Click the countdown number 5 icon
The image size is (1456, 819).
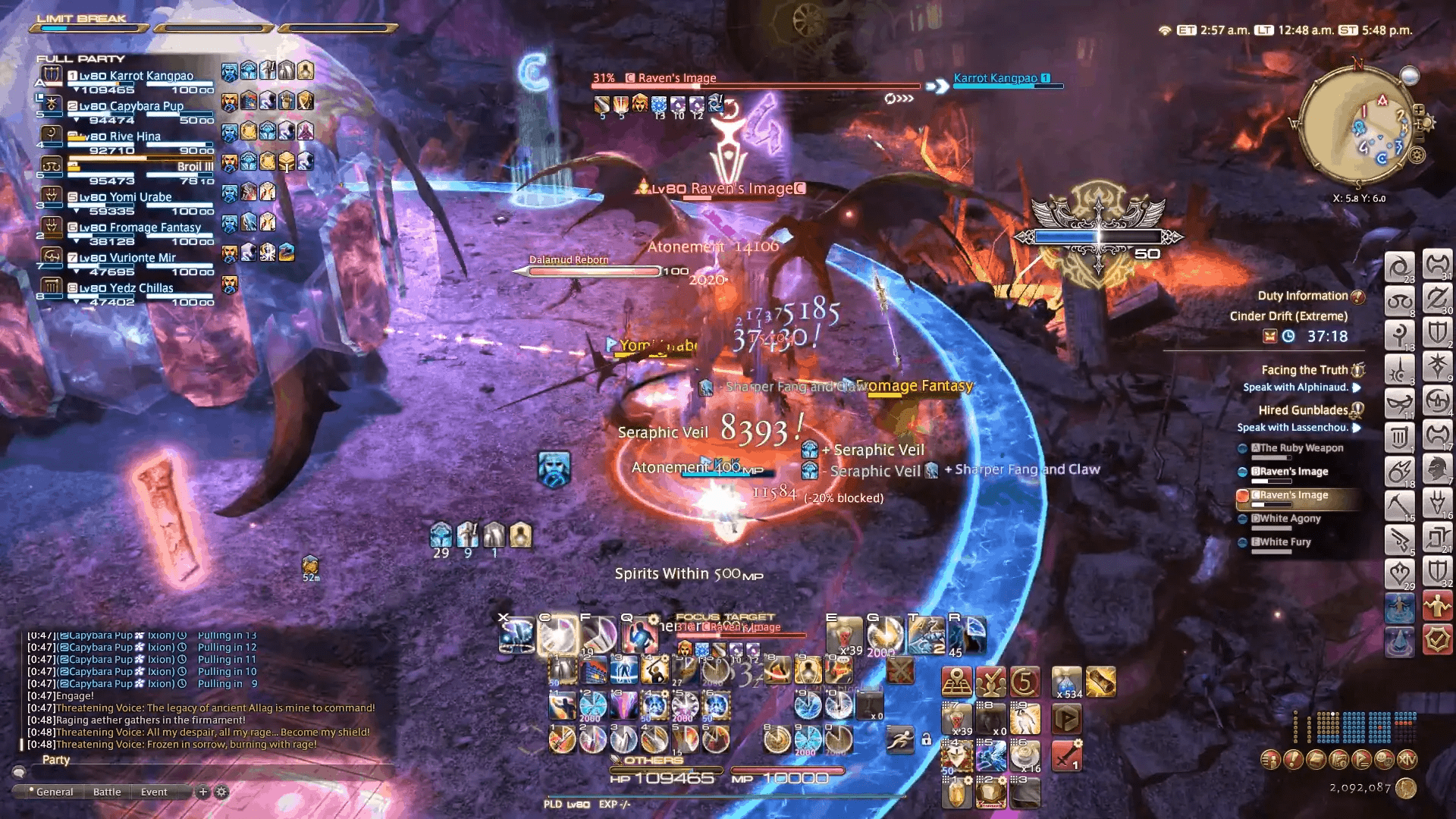(x=1025, y=682)
